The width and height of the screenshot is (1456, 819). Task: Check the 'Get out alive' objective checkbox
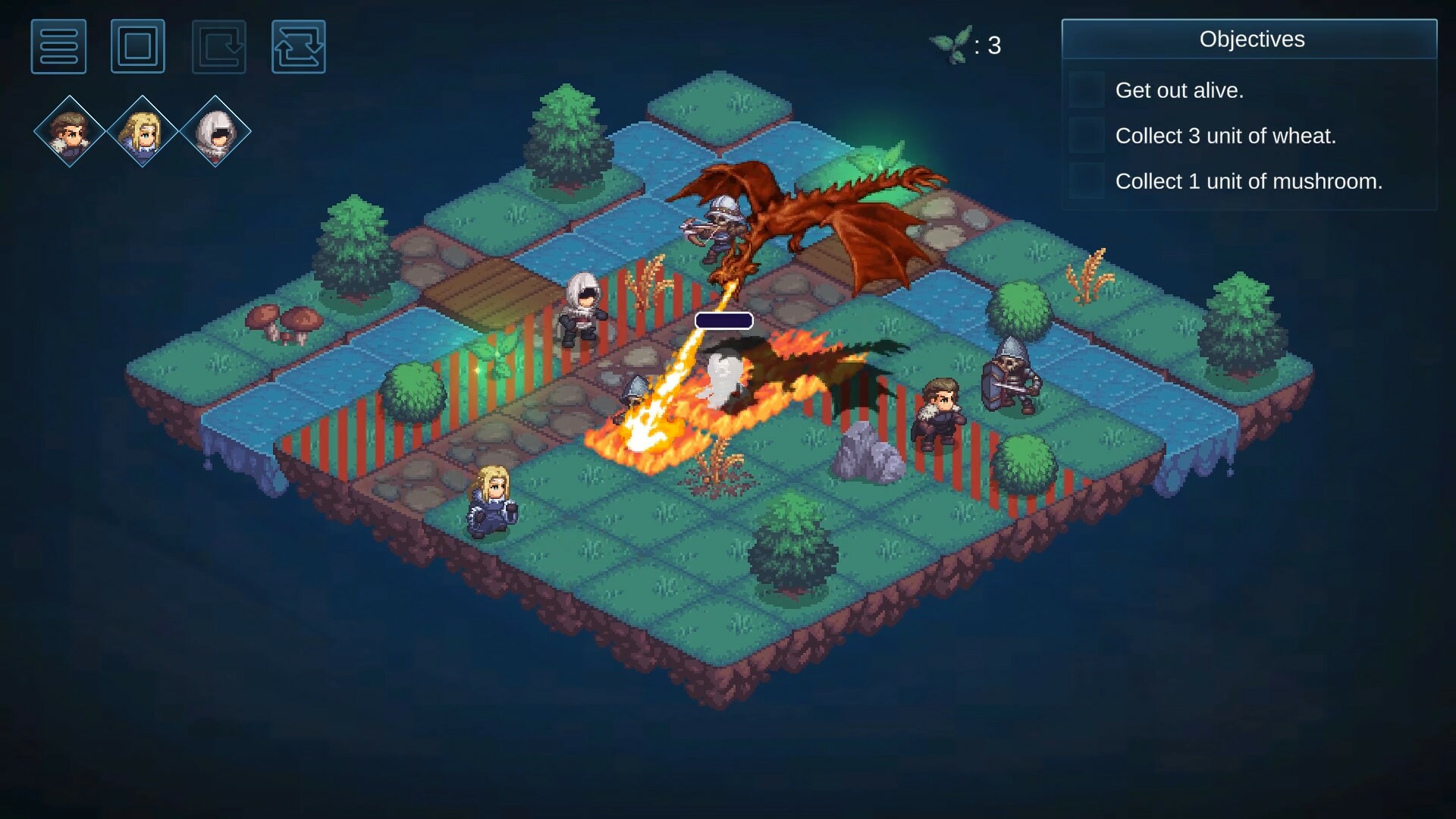tap(1087, 89)
